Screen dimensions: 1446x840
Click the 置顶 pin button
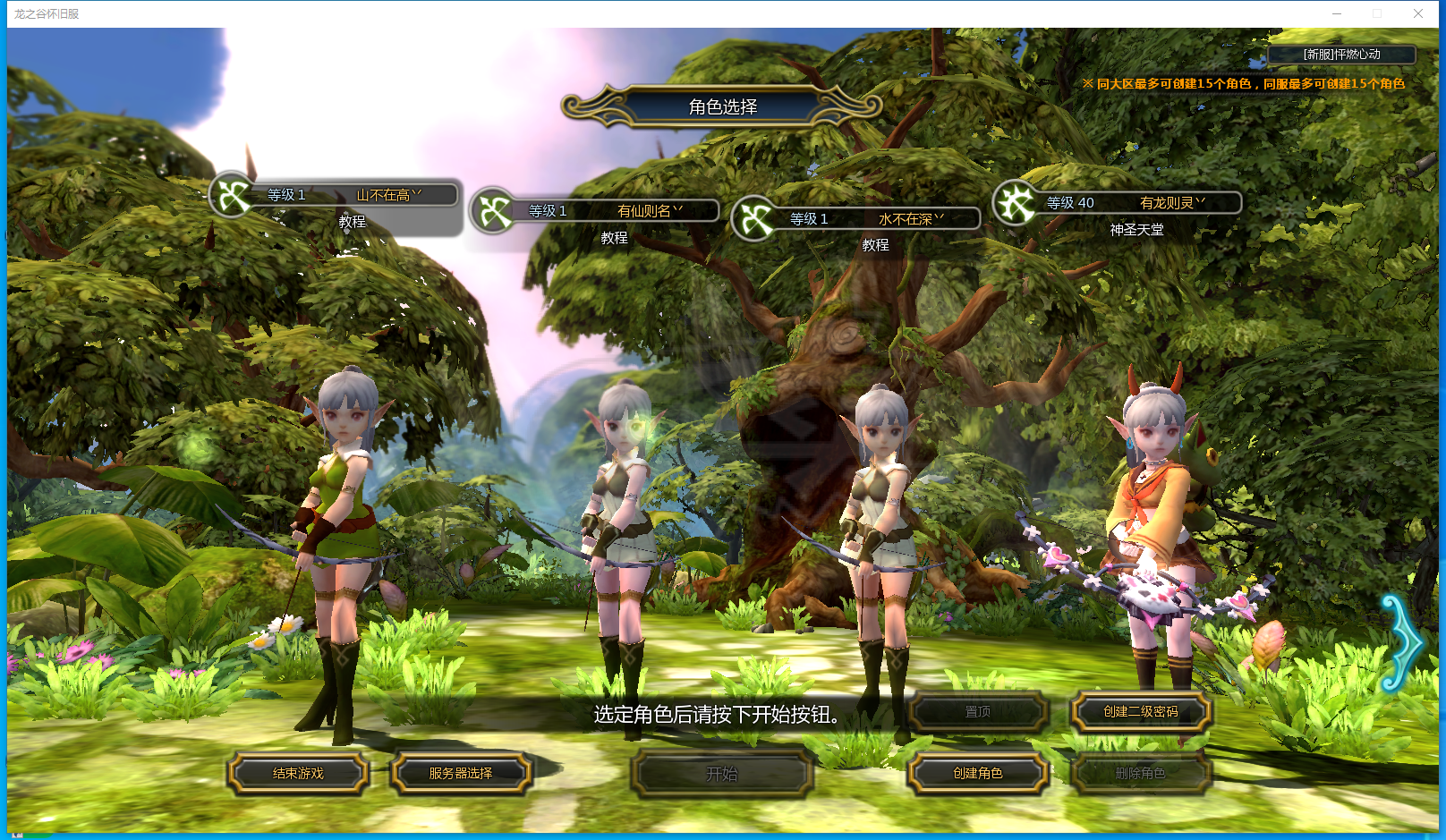point(977,712)
